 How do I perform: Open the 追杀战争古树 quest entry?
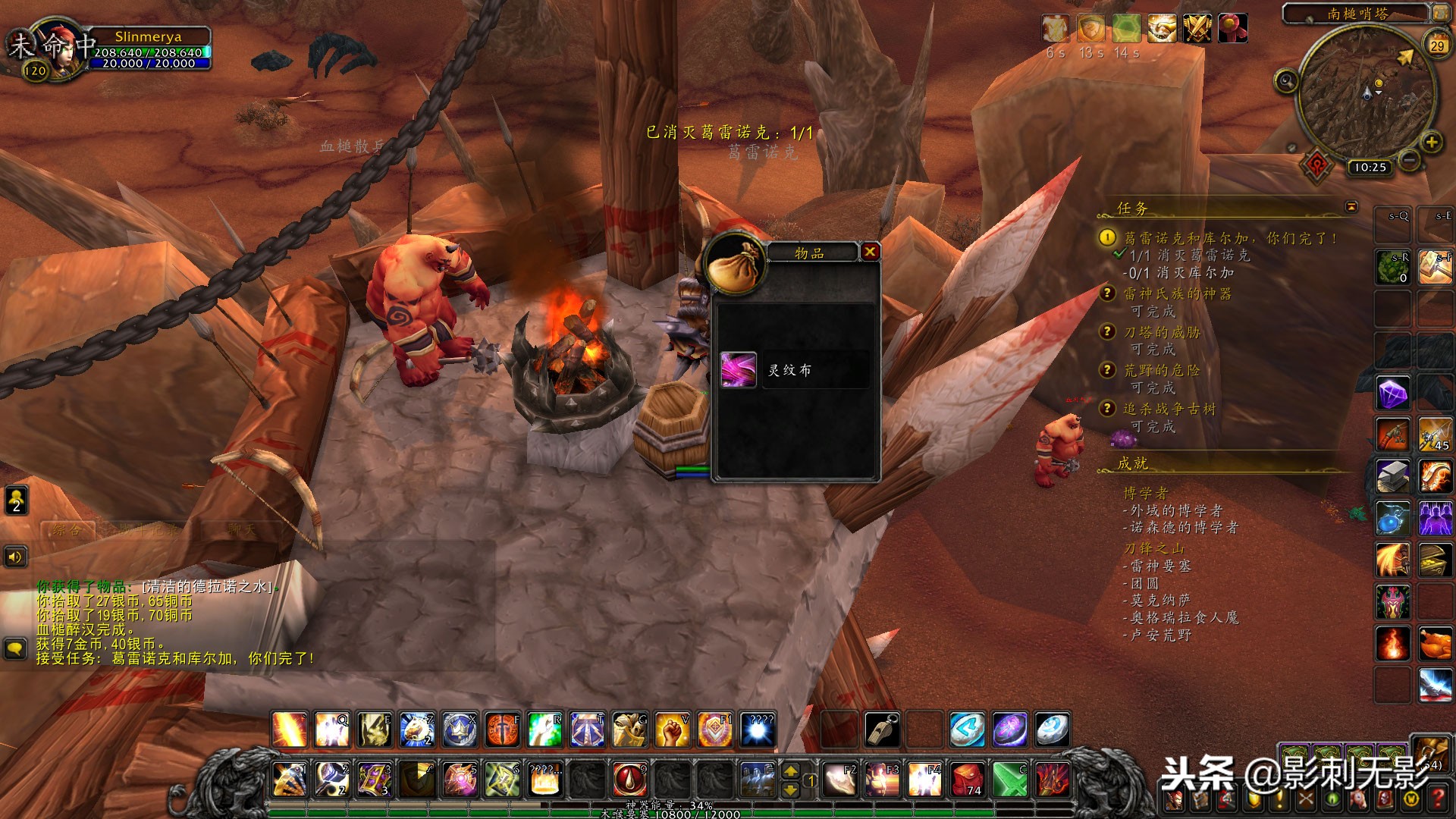click(1169, 409)
